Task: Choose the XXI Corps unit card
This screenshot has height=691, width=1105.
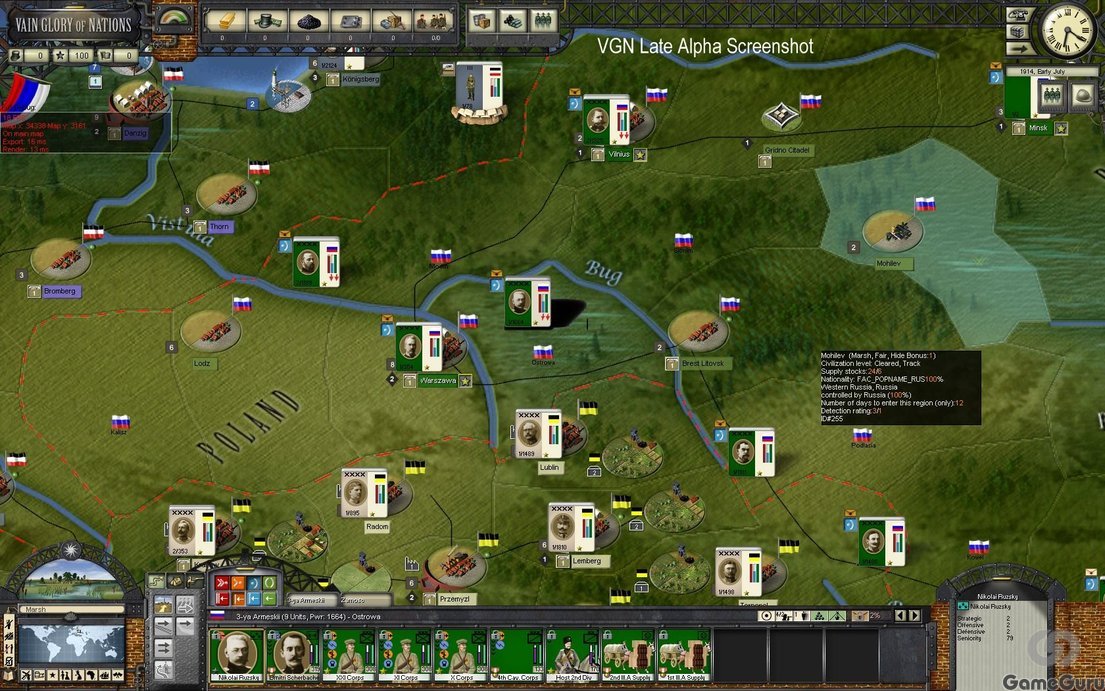Action: (348, 652)
